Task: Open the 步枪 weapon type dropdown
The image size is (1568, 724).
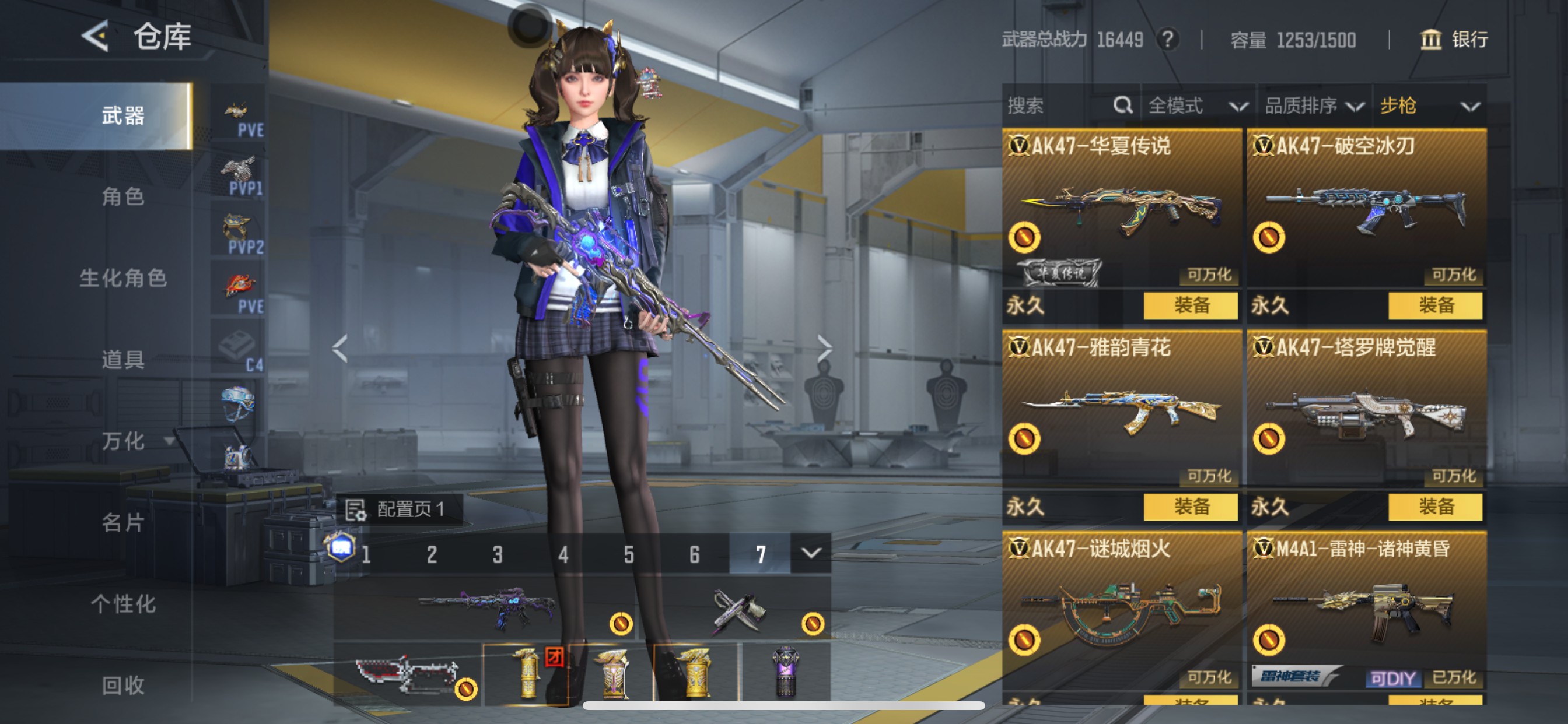Action: (x=1429, y=106)
